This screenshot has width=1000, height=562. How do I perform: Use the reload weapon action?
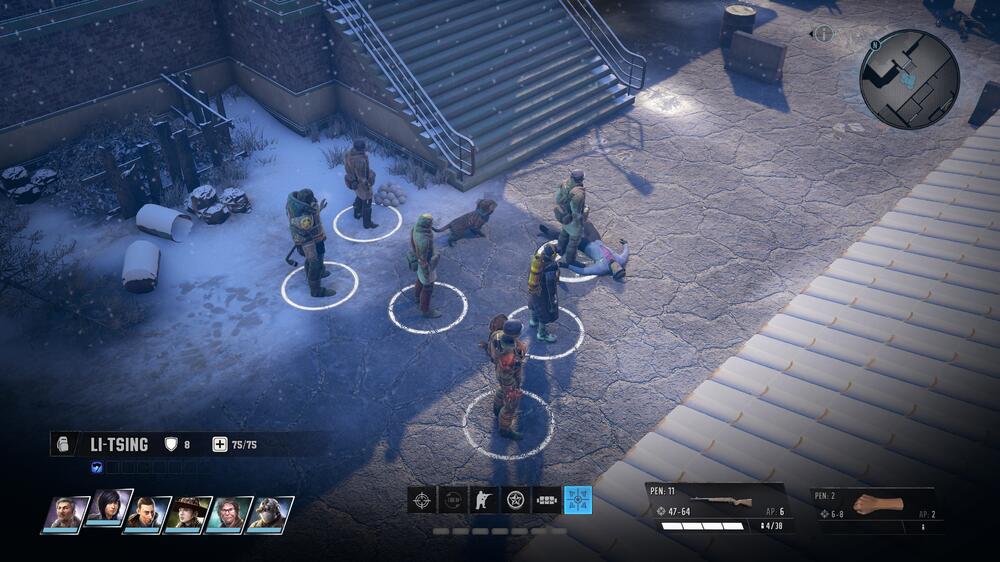(453, 499)
